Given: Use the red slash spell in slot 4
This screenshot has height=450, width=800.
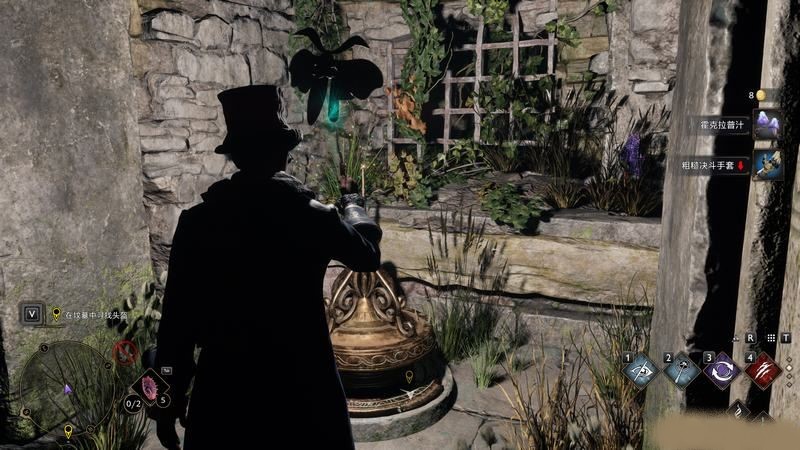Looking at the screenshot, I should click(762, 370).
